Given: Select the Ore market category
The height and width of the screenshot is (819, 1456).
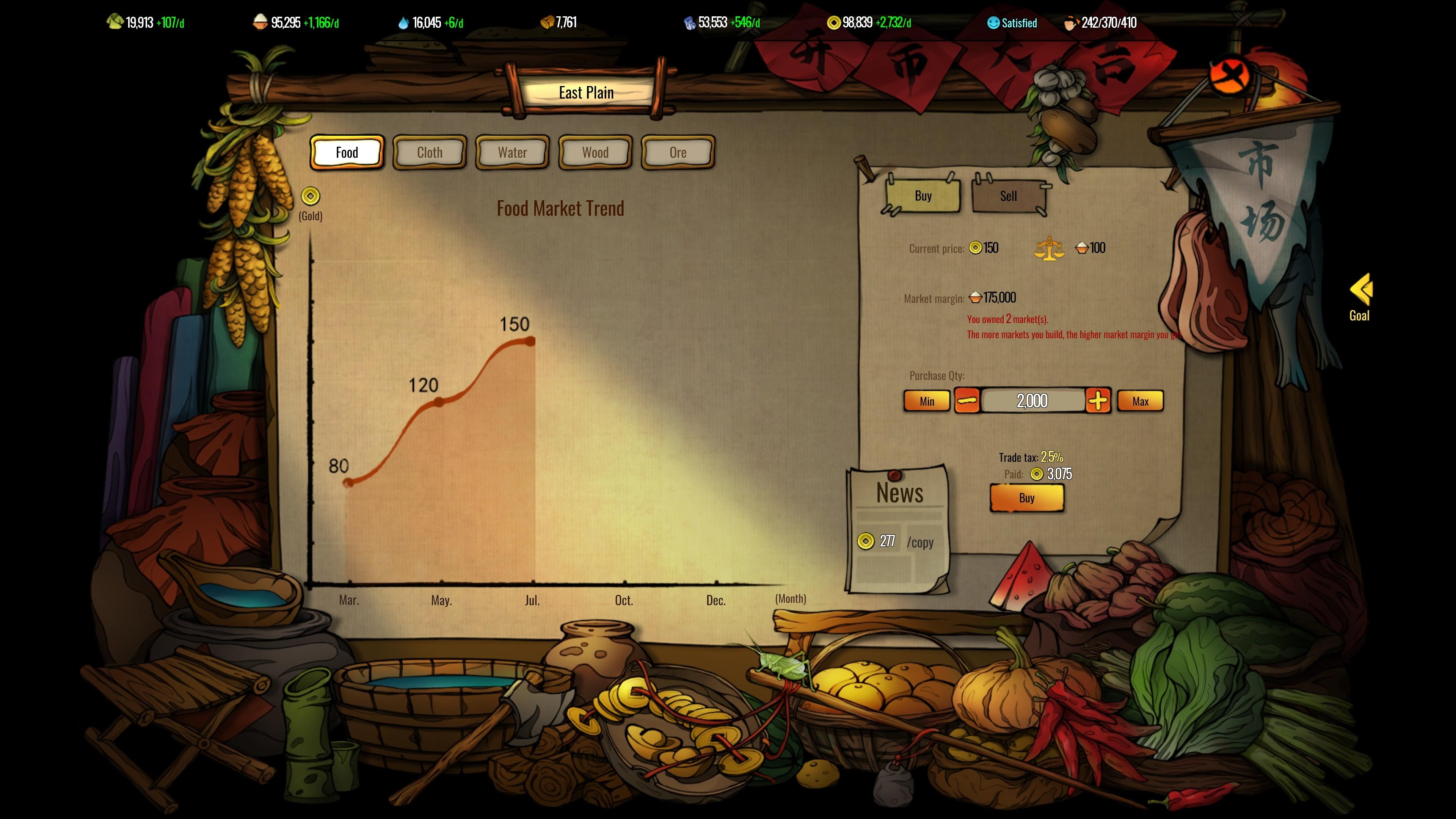Looking at the screenshot, I should (x=678, y=152).
